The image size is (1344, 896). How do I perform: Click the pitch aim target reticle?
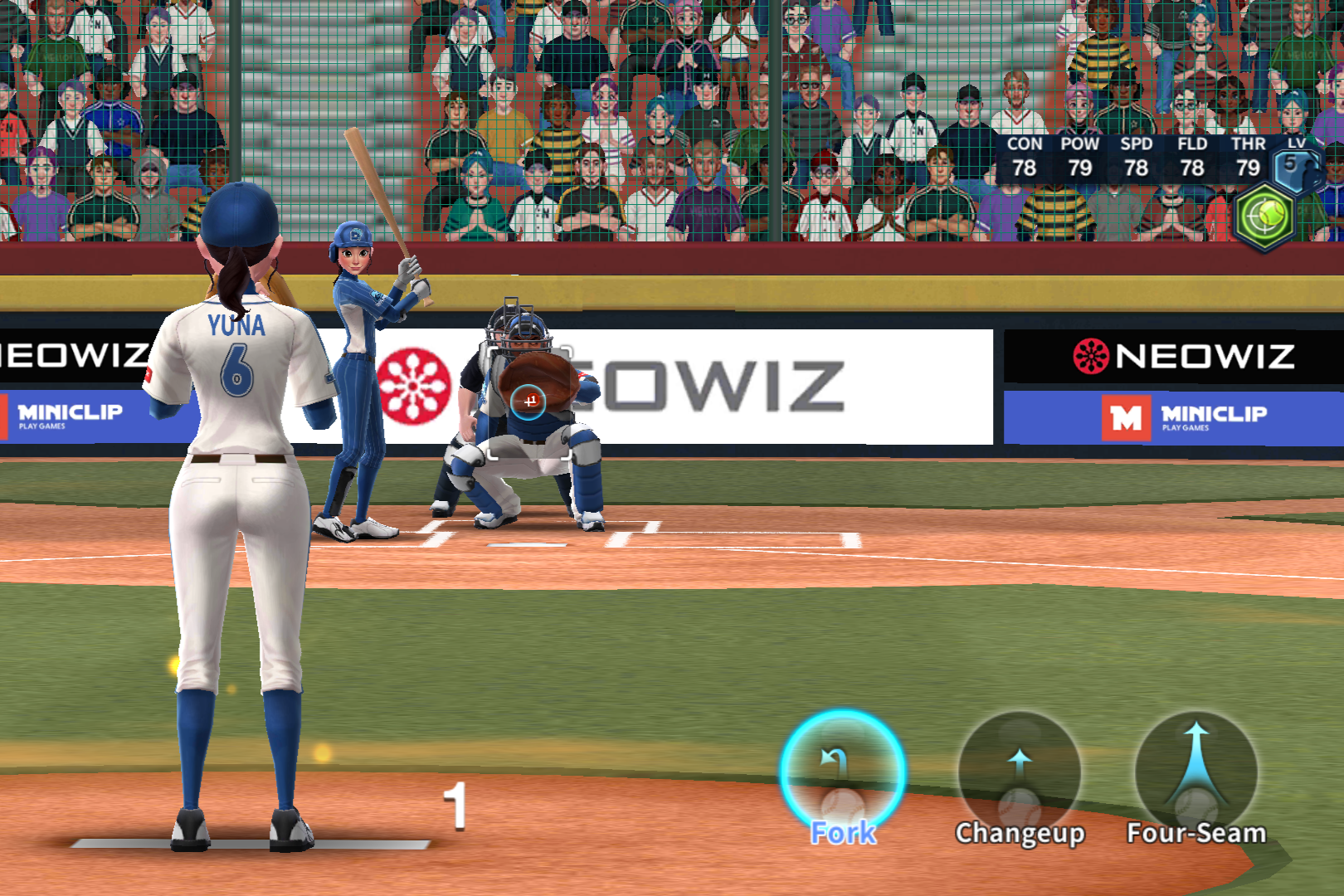tap(528, 402)
